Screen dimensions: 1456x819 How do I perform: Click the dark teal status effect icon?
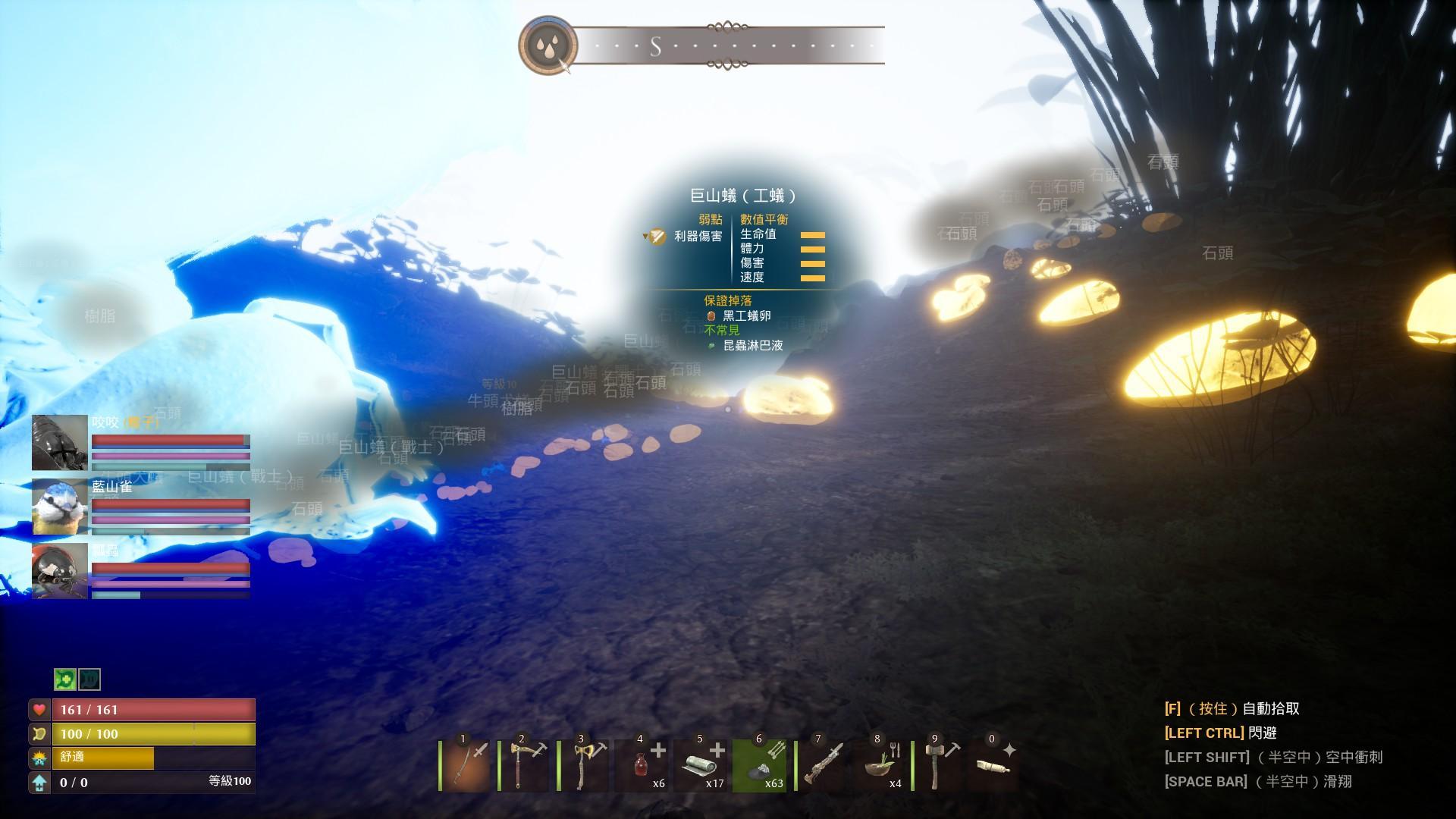(89, 679)
